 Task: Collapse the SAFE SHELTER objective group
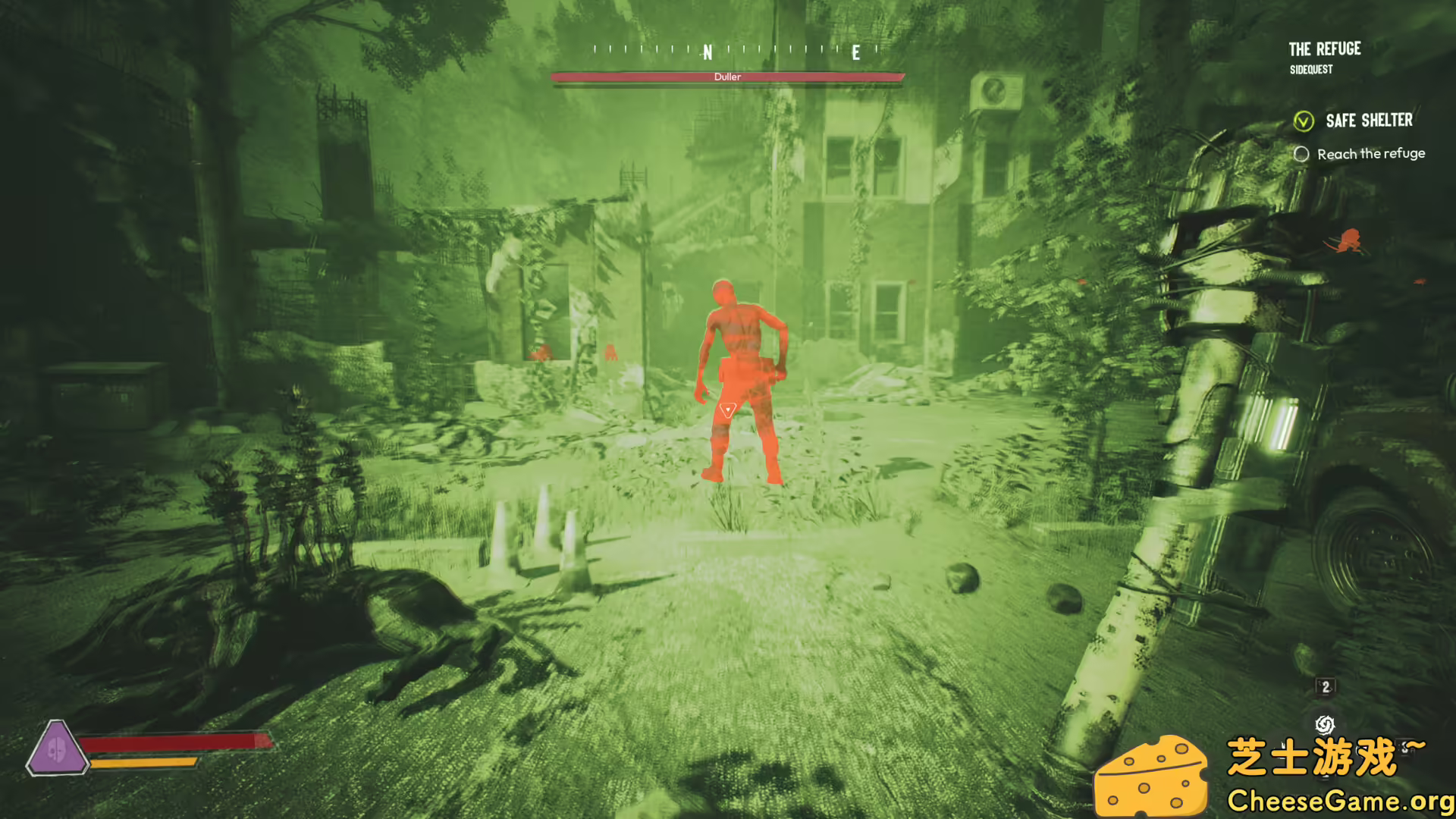point(1369,121)
